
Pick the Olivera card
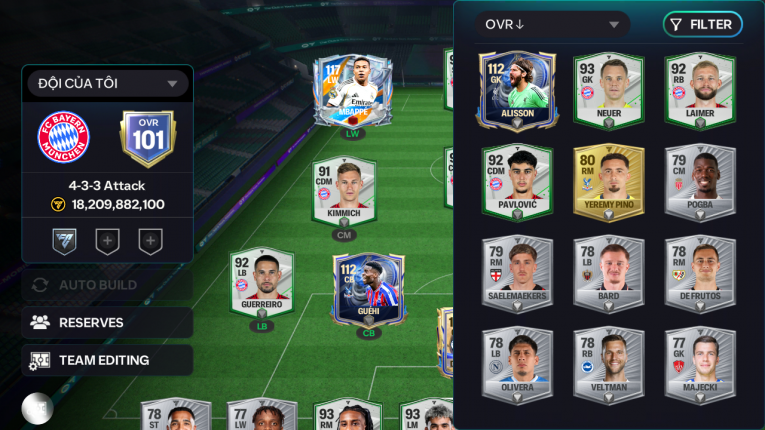click(x=517, y=364)
